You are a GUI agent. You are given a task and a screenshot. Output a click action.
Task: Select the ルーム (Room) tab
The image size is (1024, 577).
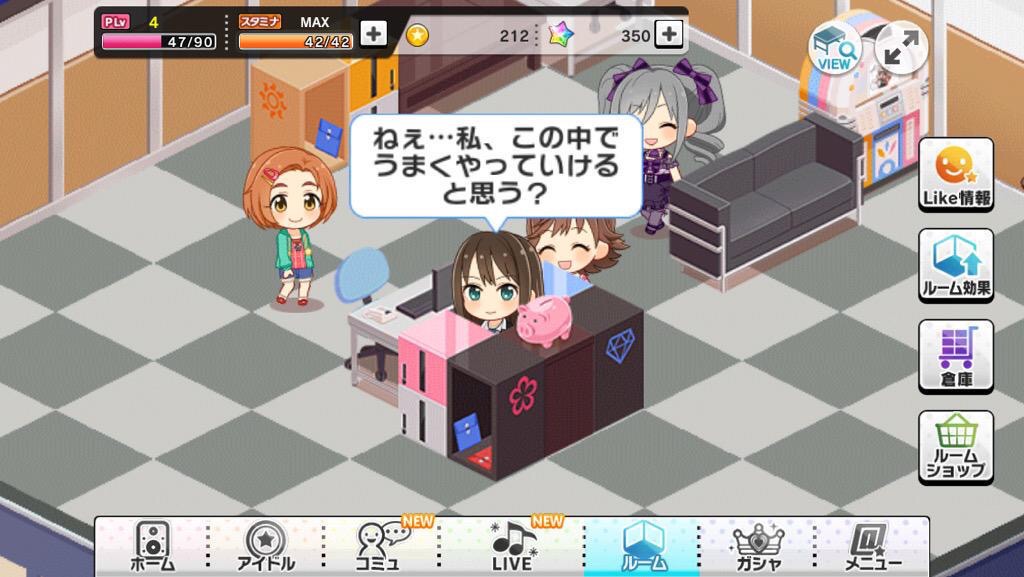[642, 546]
